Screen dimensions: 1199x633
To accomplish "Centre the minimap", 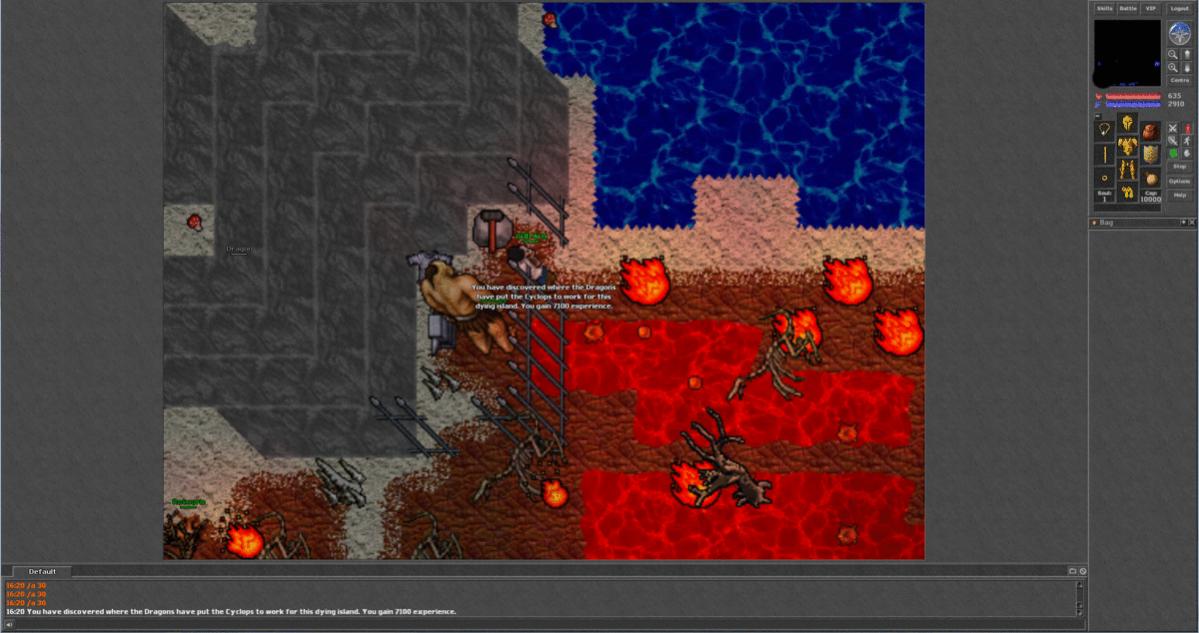I will (1179, 80).
